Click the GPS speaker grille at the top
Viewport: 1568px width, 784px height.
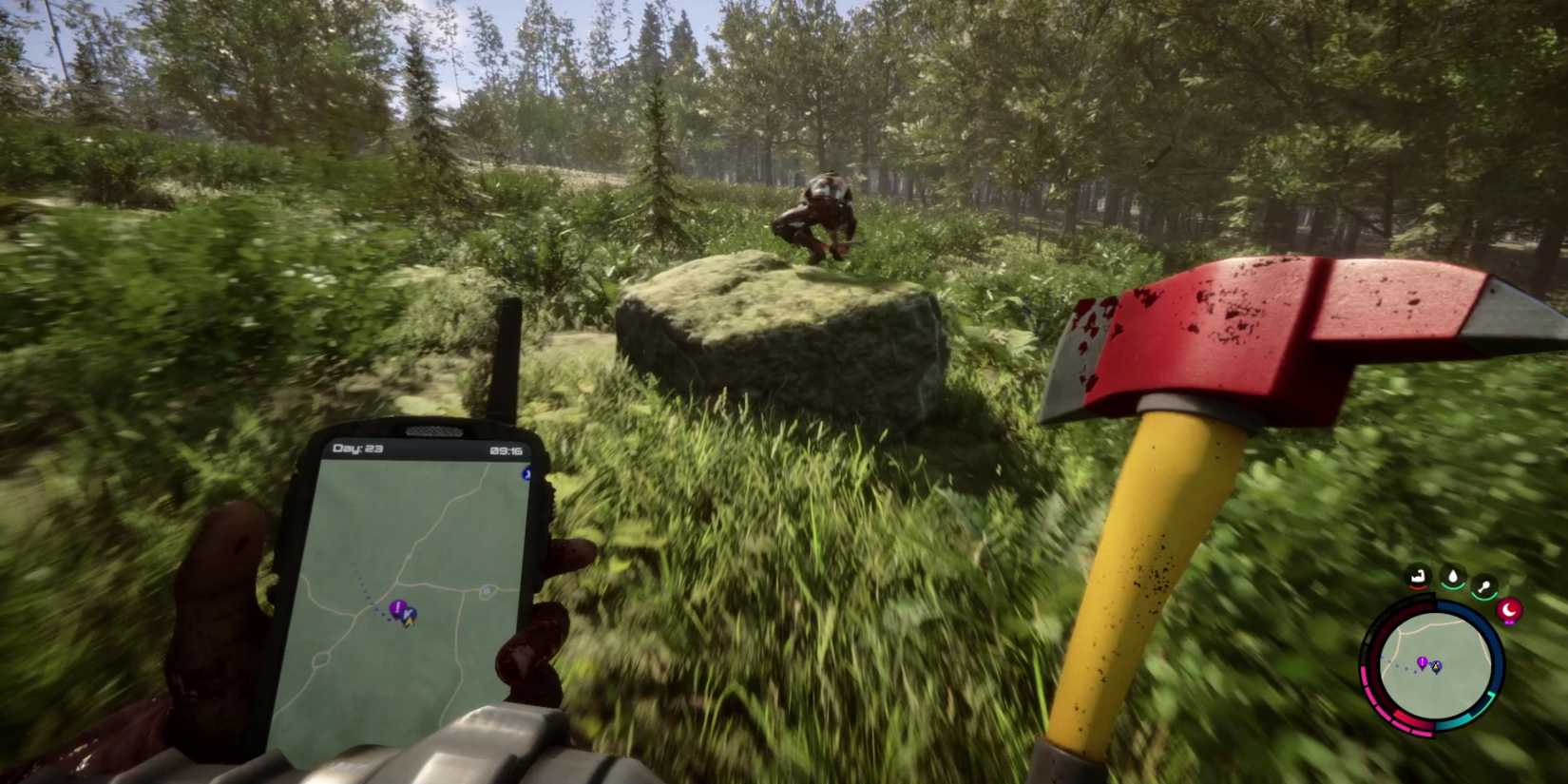(x=433, y=430)
